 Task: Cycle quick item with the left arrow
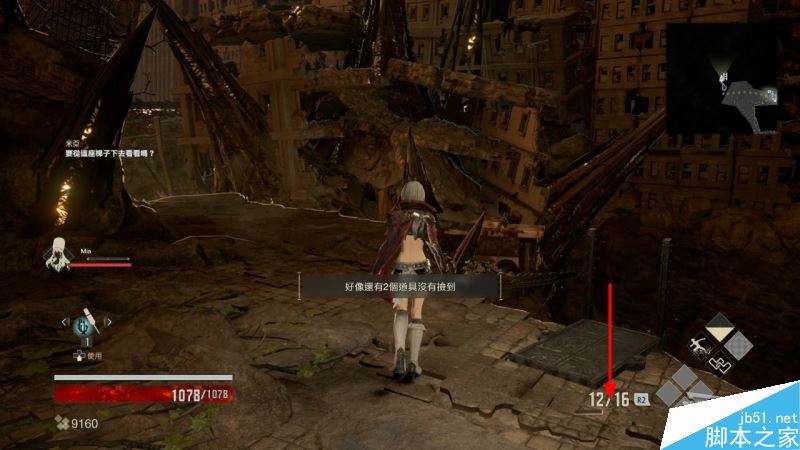(x=65, y=322)
